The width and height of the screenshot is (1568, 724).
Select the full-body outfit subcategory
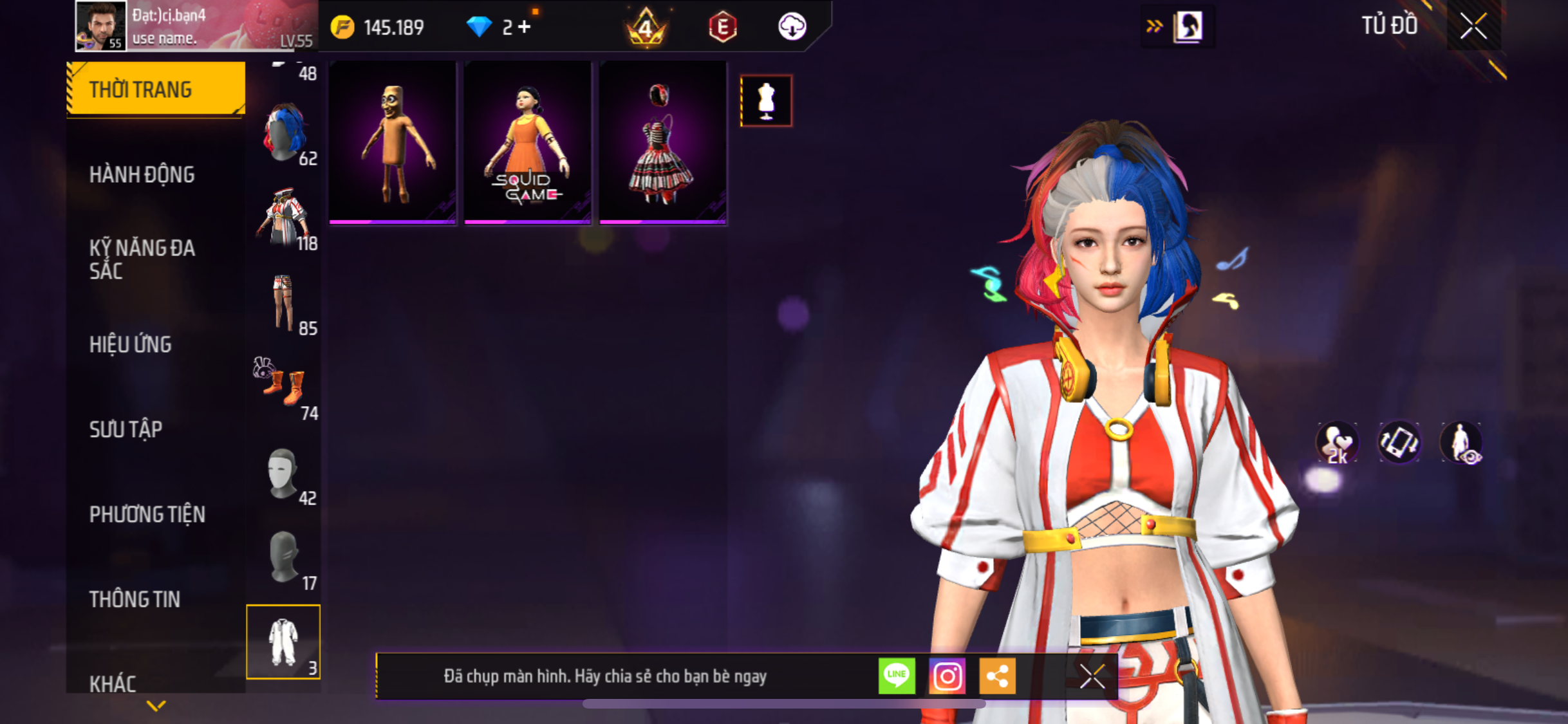pyautogui.click(x=283, y=642)
